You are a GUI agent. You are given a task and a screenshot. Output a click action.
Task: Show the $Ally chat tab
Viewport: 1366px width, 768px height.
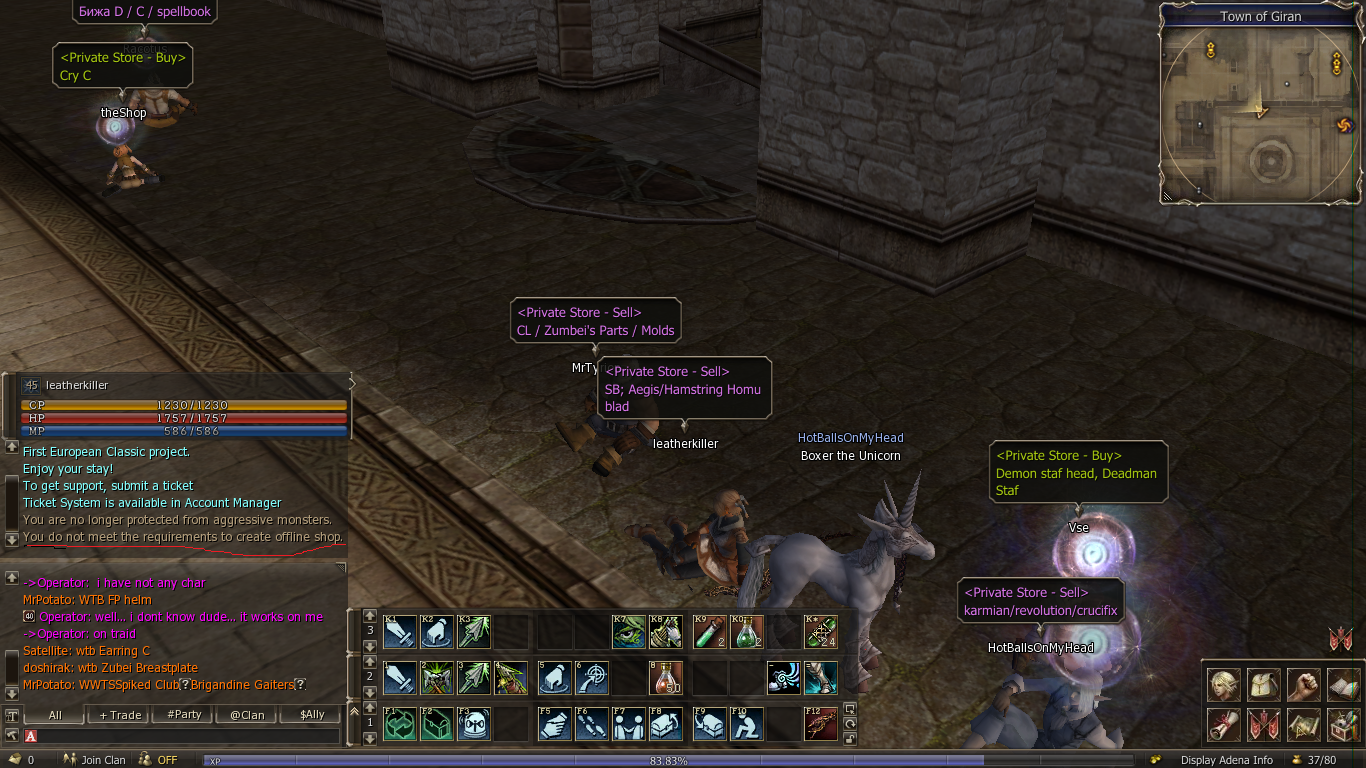click(x=311, y=715)
